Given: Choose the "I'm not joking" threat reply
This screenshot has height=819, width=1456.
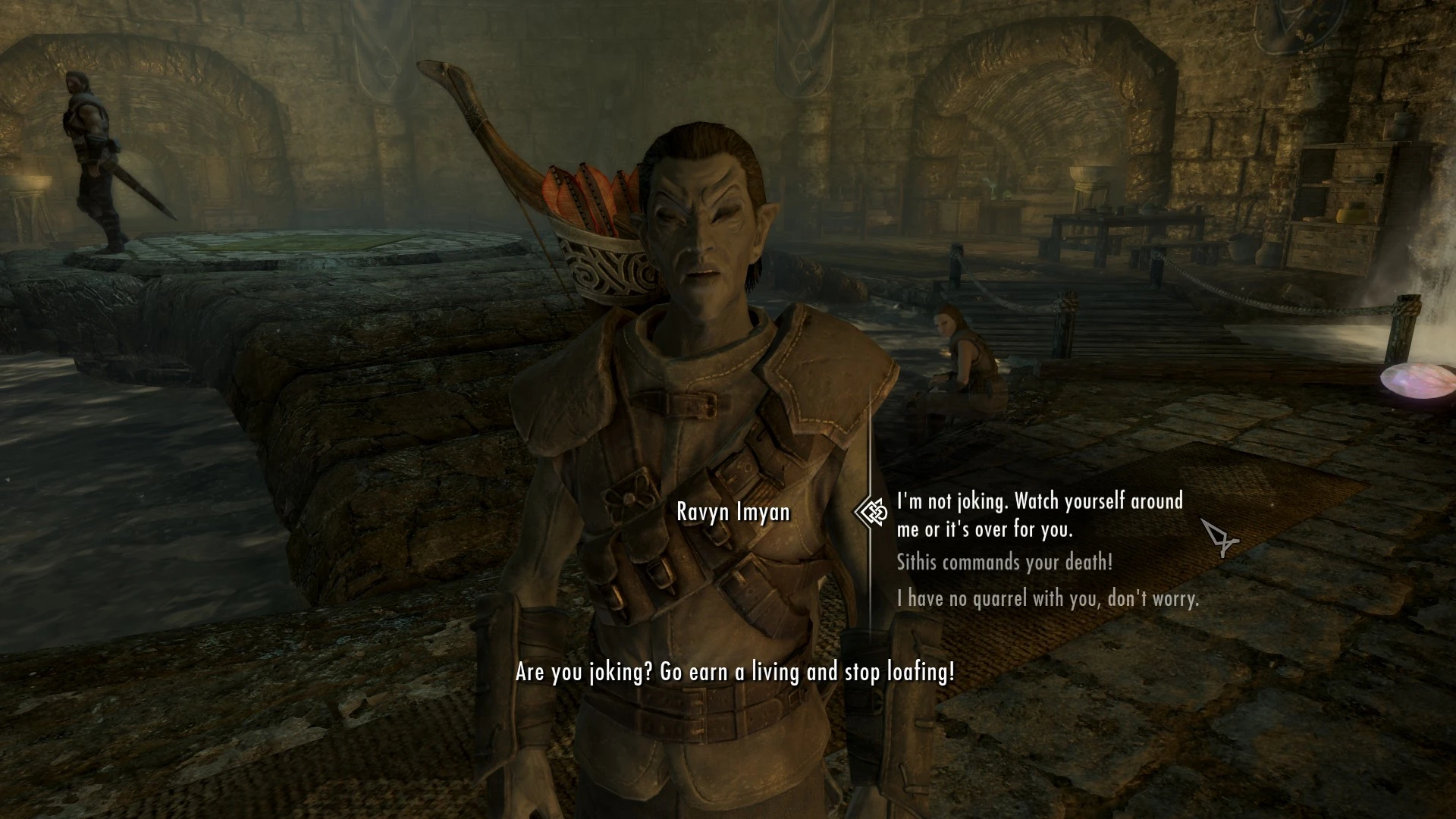Looking at the screenshot, I should [1039, 515].
